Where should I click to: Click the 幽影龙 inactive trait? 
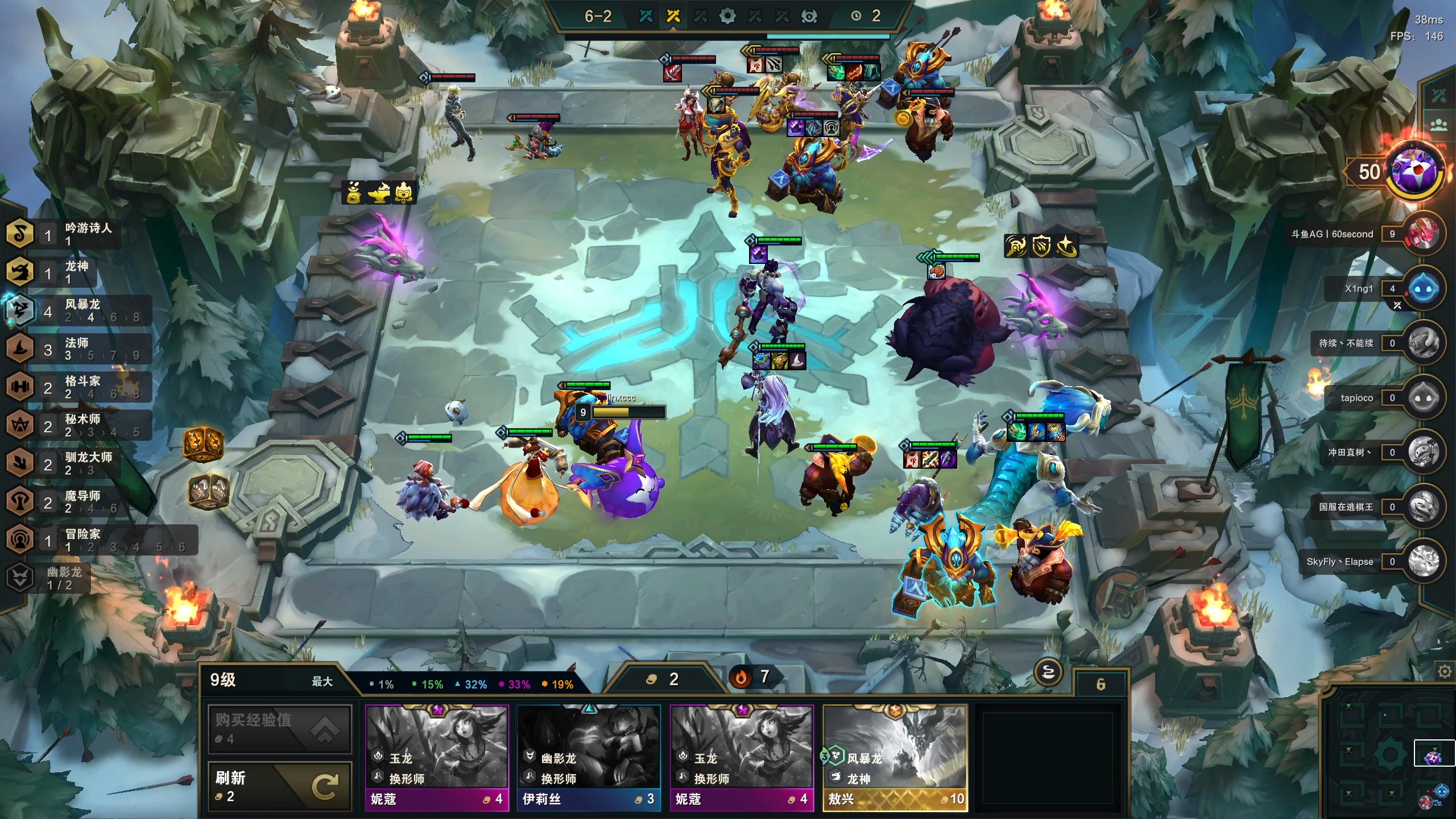tap(48, 578)
